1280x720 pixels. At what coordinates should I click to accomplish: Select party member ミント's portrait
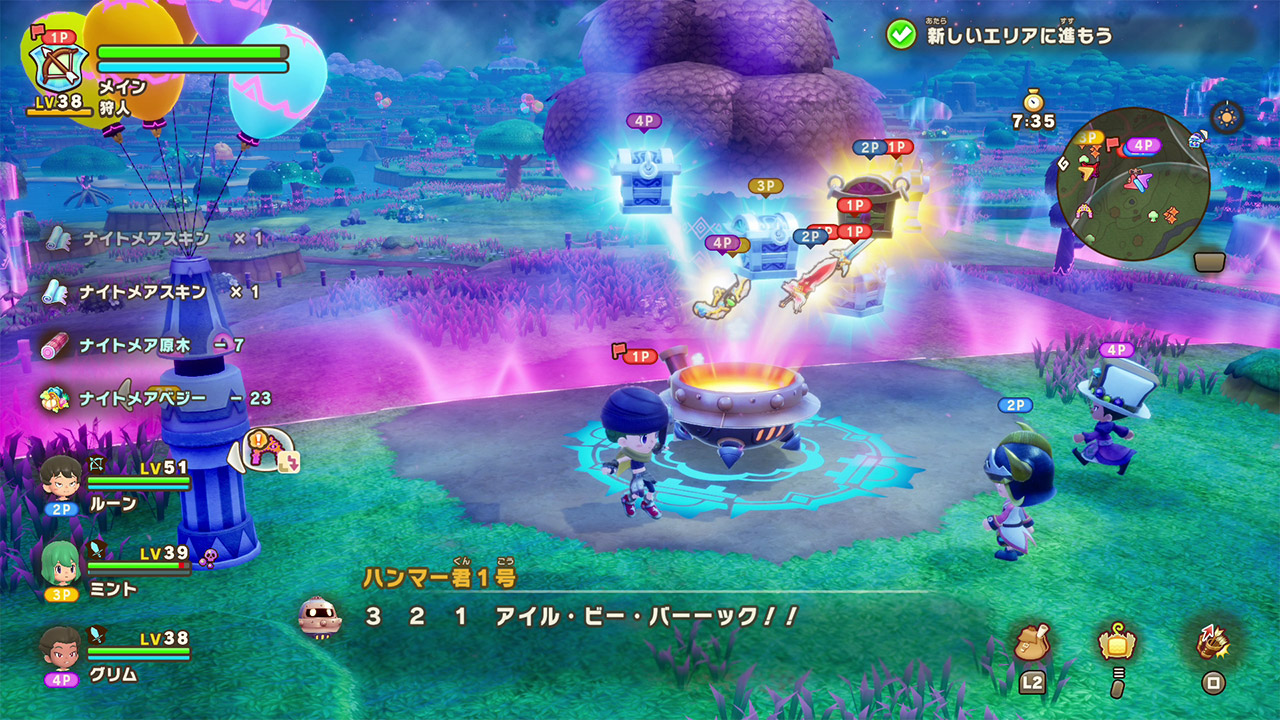point(61,564)
